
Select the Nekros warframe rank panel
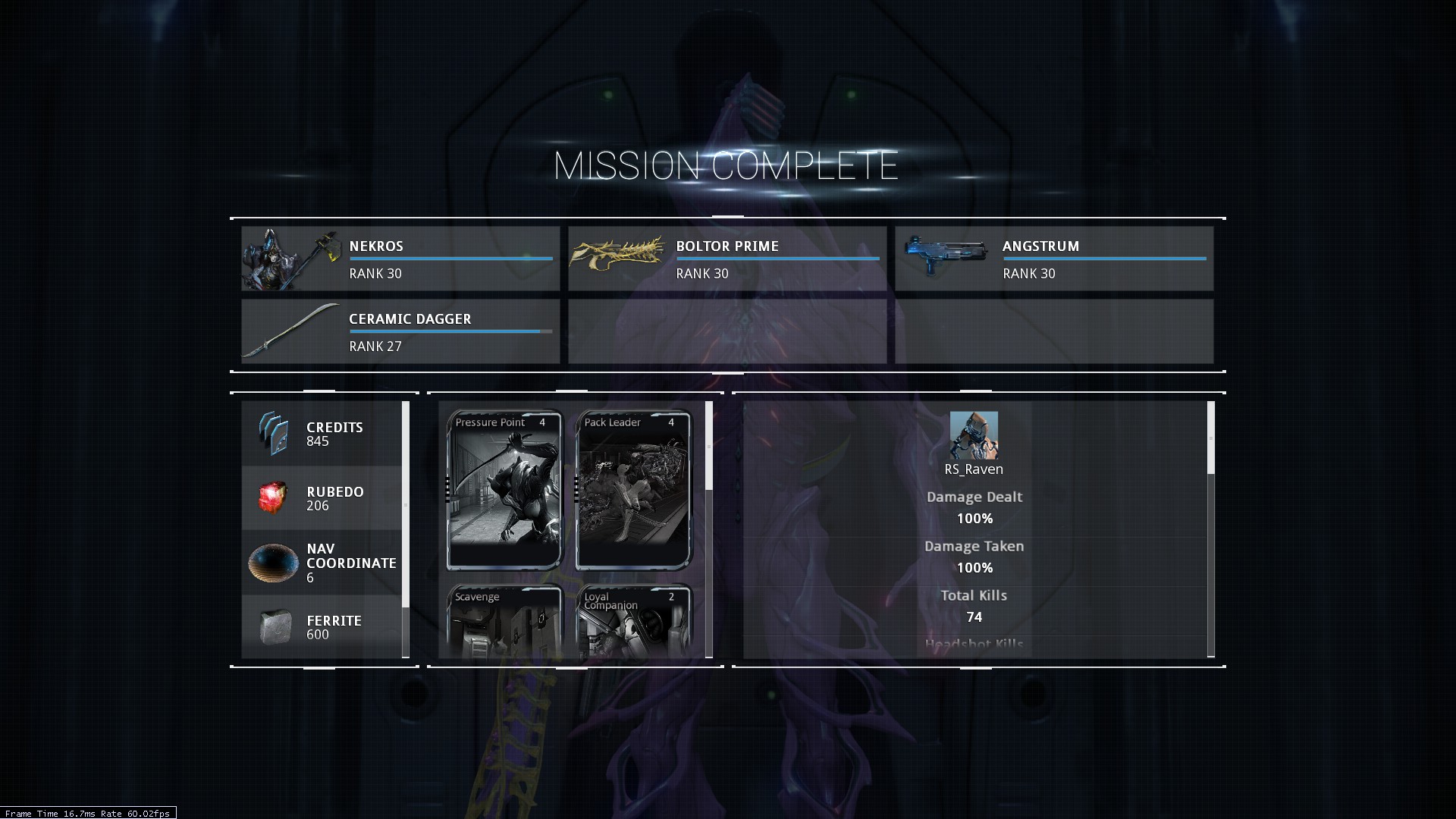pos(400,259)
